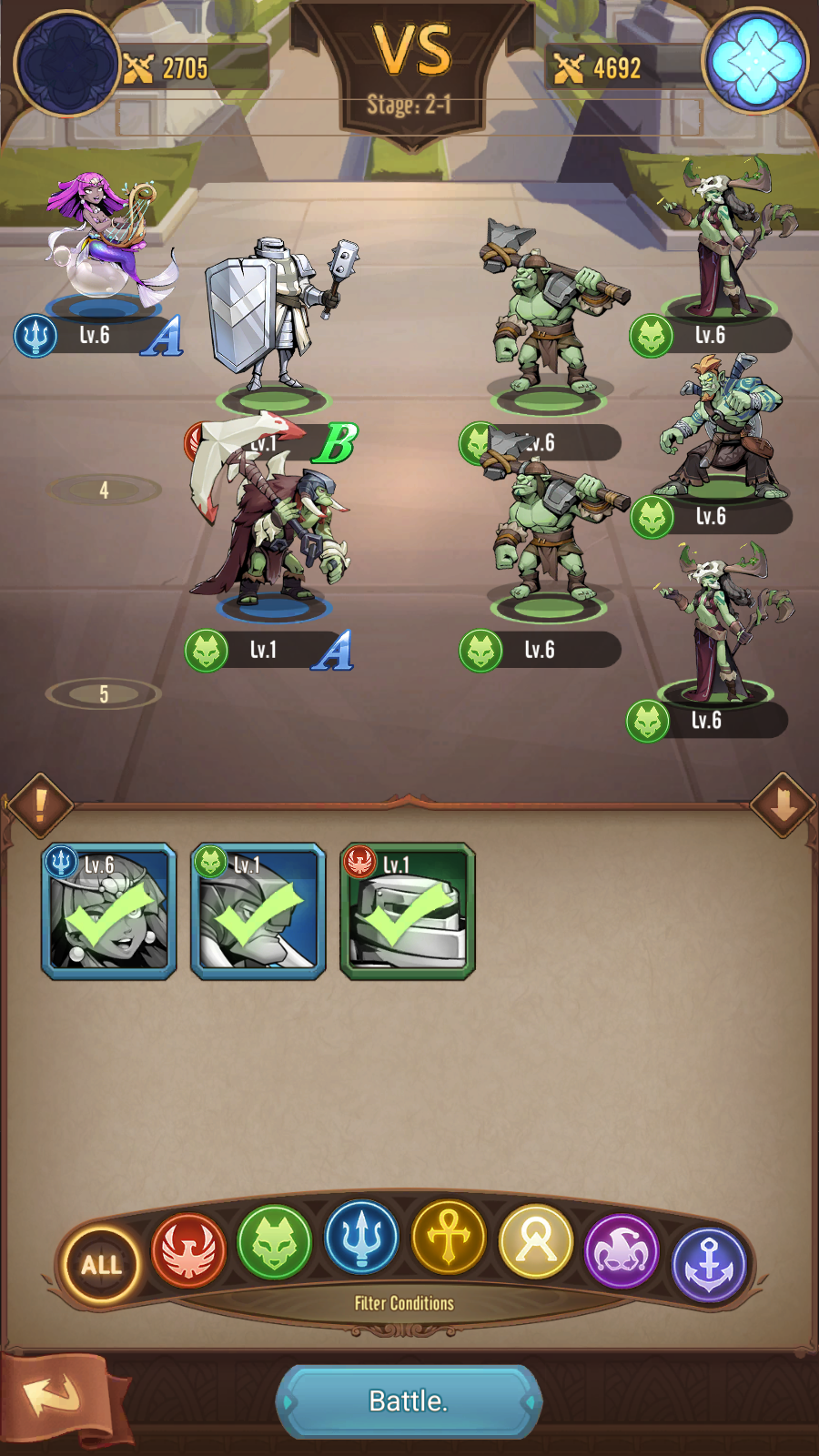Image resolution: width=819 pixels, height=1456 pixels.
Task: Select empty formation slot number 4
Action: [x=104, y=490]
